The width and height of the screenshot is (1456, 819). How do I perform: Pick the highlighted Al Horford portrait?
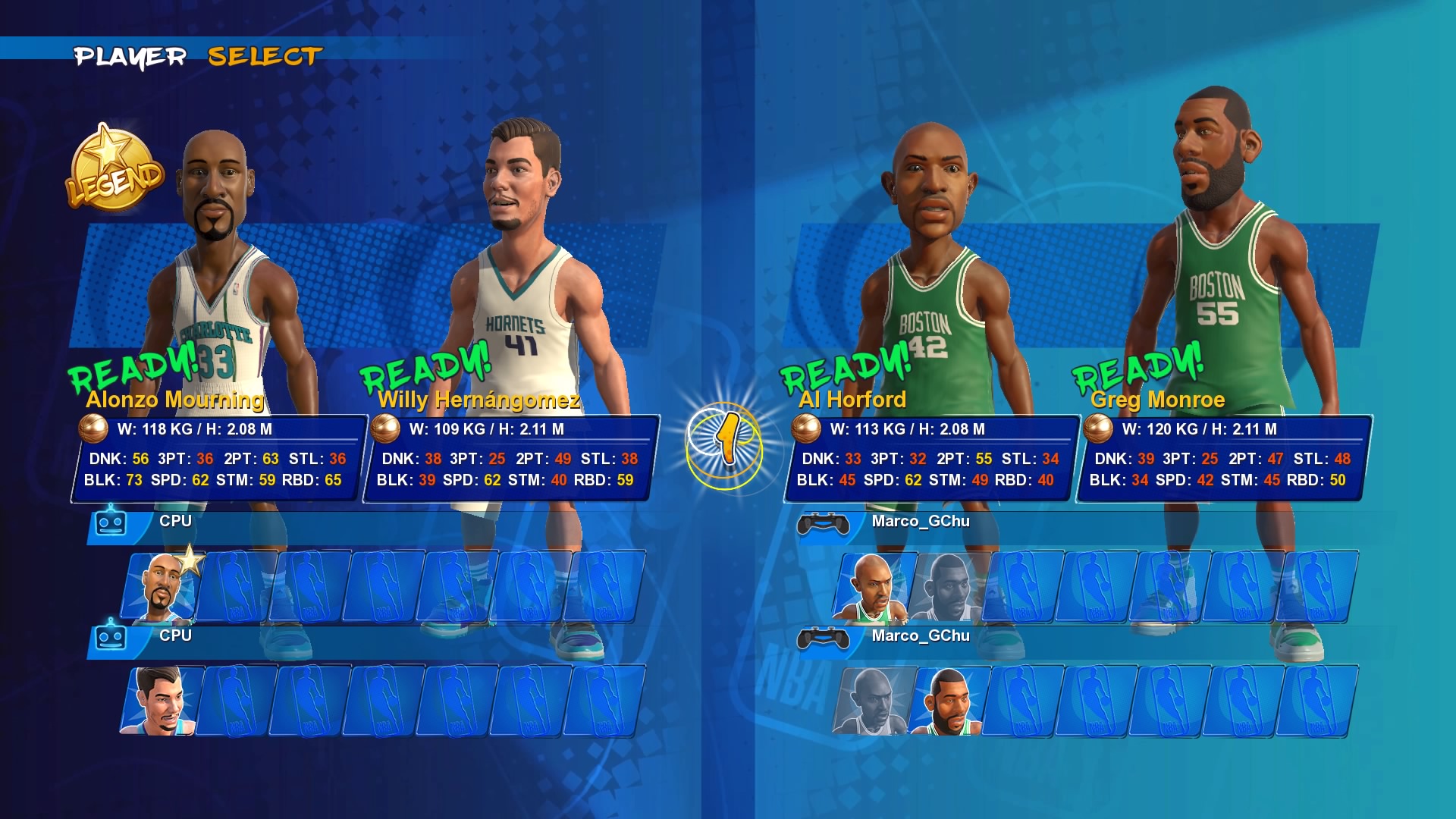point(872,588)
